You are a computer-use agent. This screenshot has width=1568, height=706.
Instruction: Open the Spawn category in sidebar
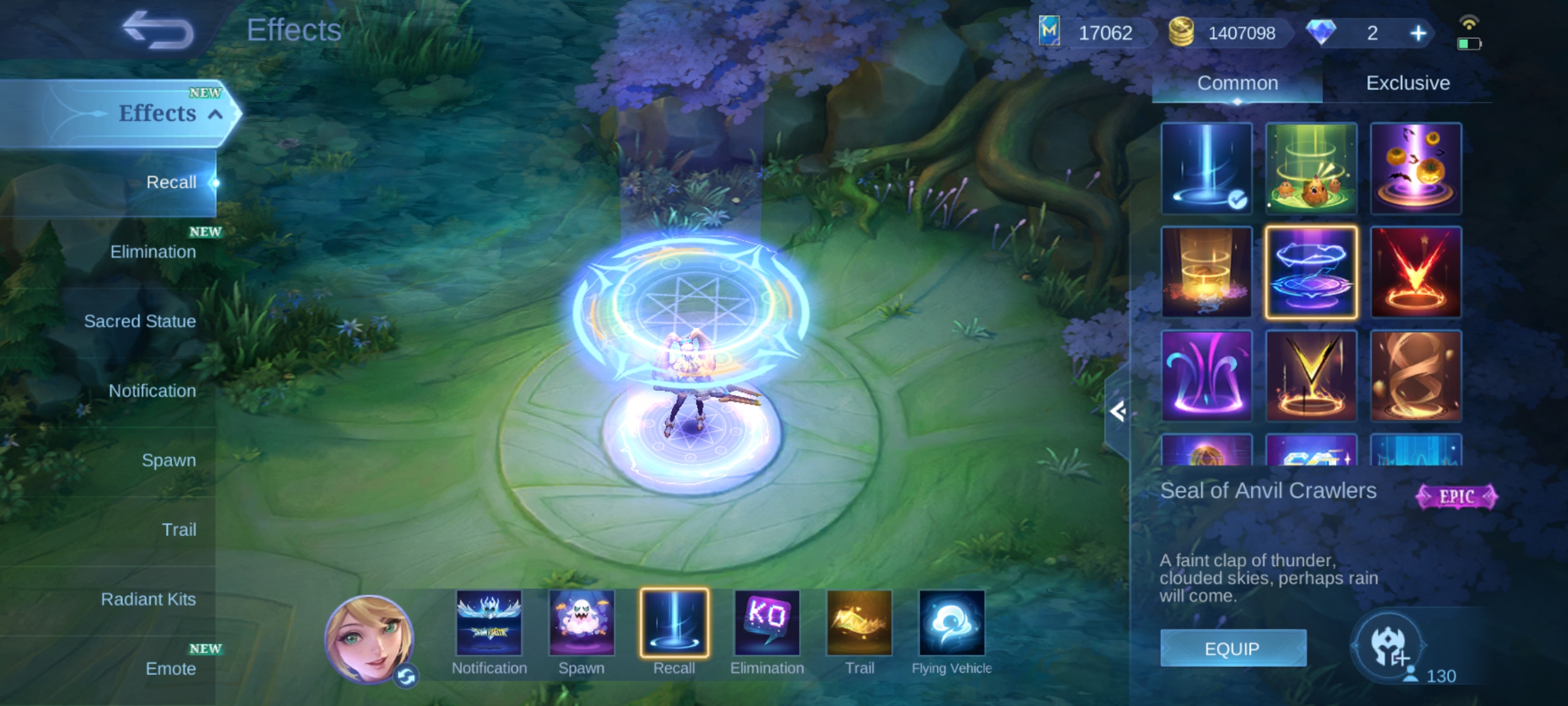click(x=169, y=460)
